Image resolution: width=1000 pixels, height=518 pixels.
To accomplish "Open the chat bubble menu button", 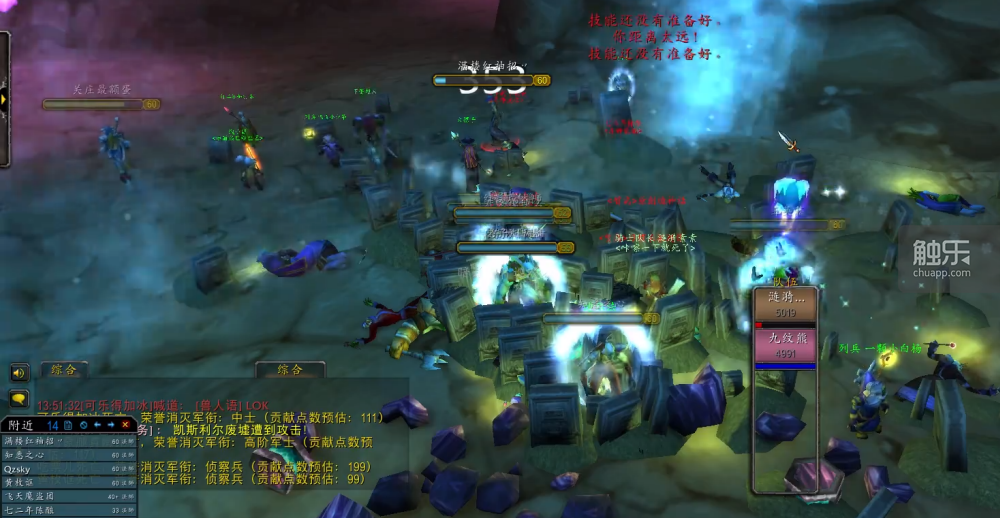I will click(18, 398).
